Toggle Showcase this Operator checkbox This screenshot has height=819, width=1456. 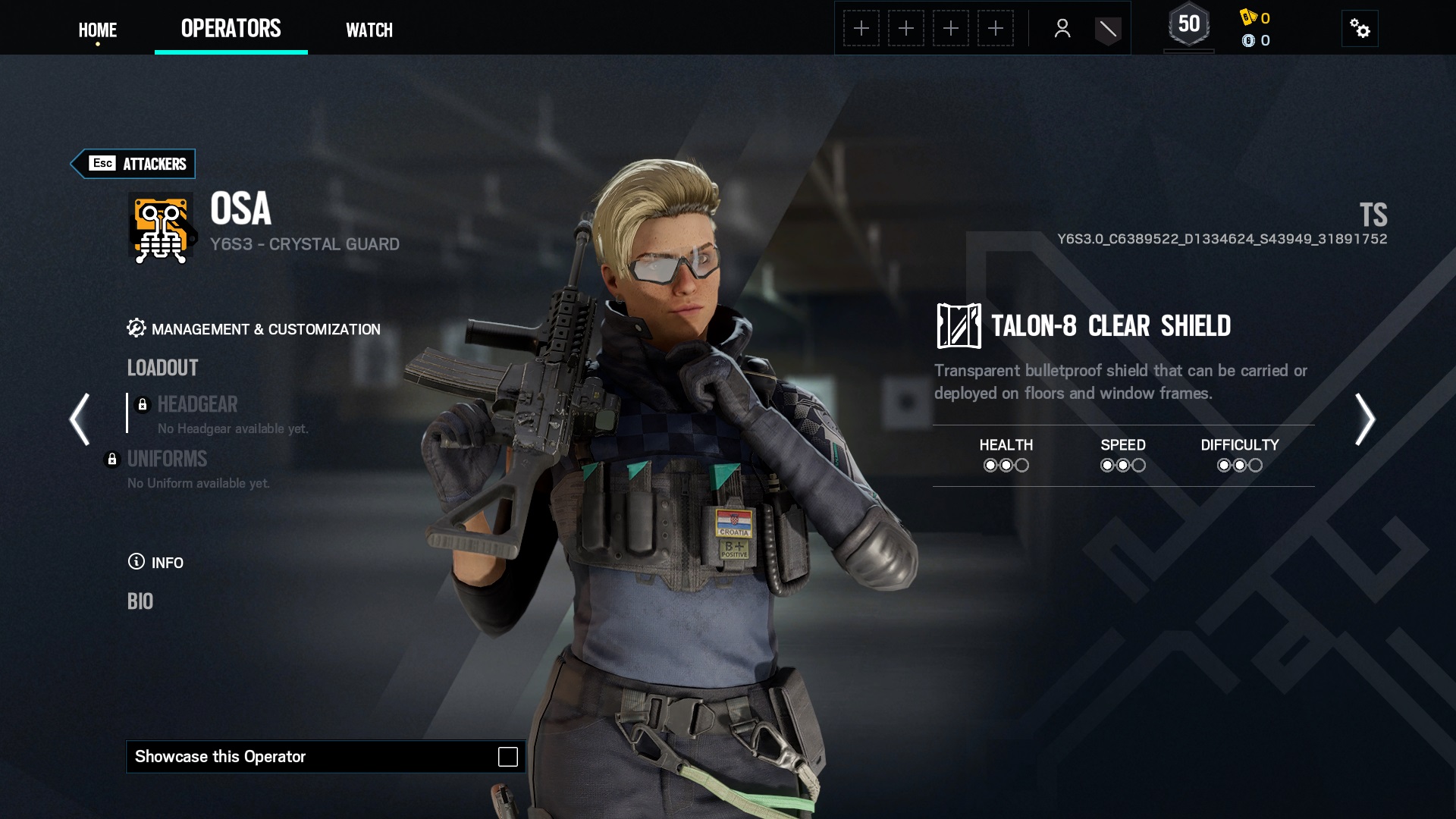507,757
